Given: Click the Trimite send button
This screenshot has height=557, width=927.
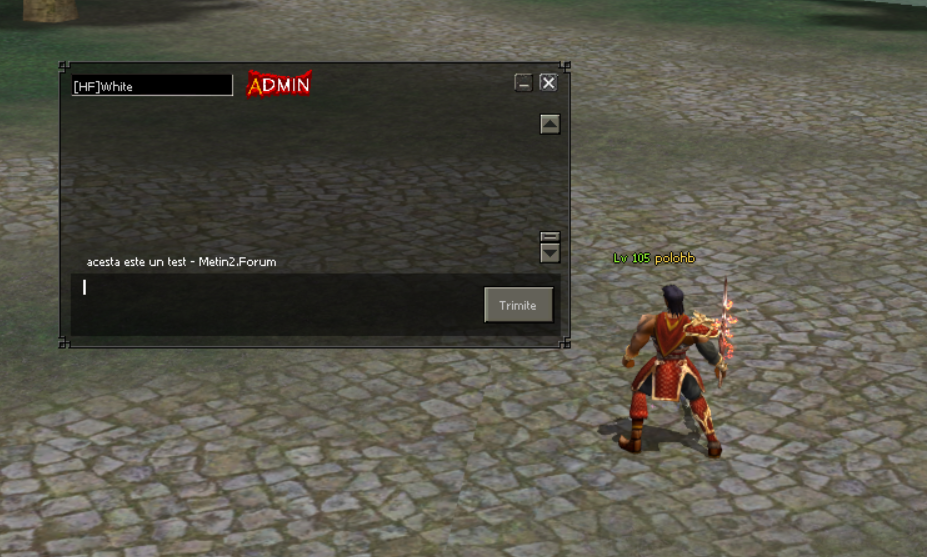Looking at the screenshot, I should point(518,305).
